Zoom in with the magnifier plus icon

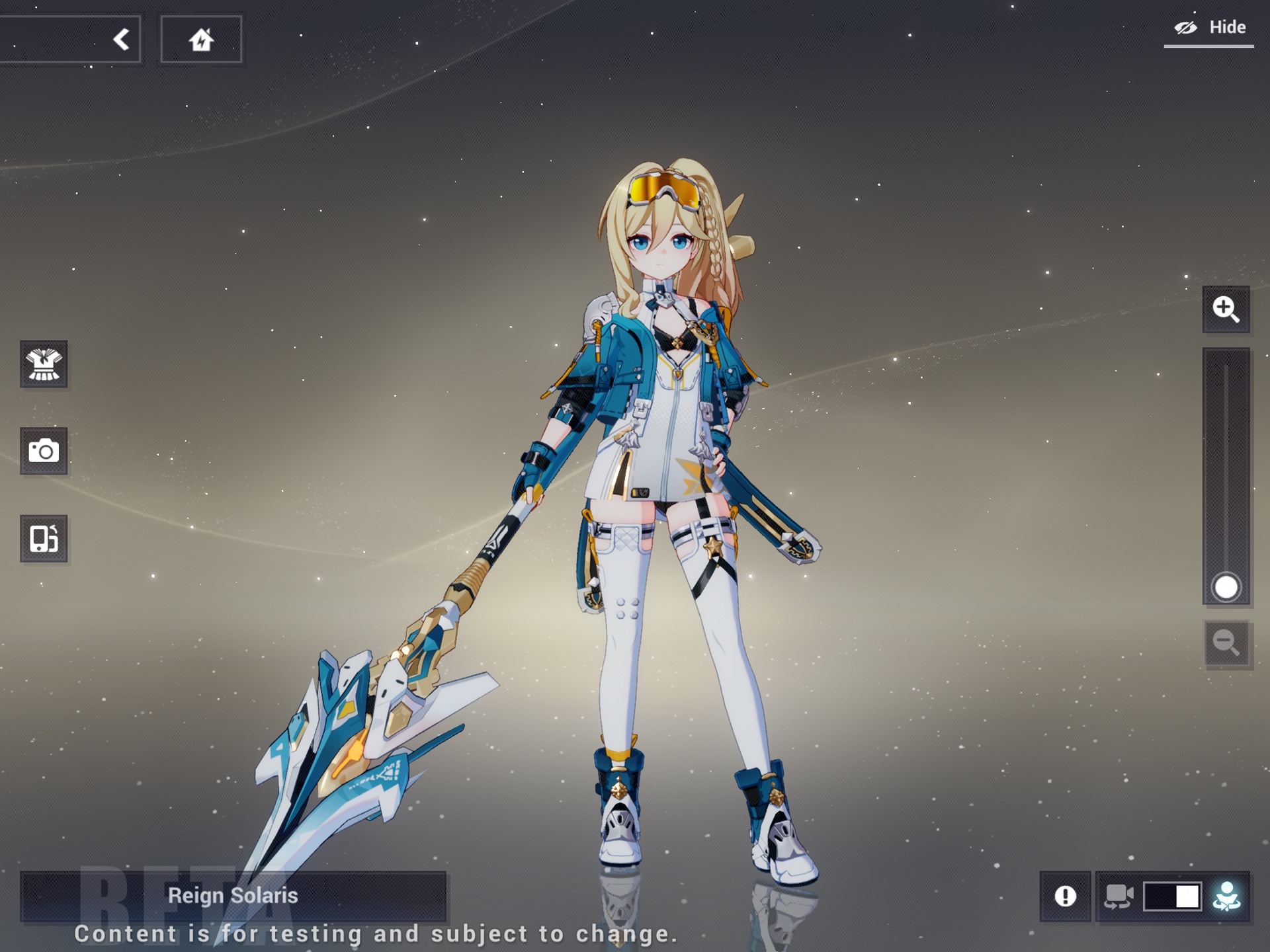[x=1228, y=309]
